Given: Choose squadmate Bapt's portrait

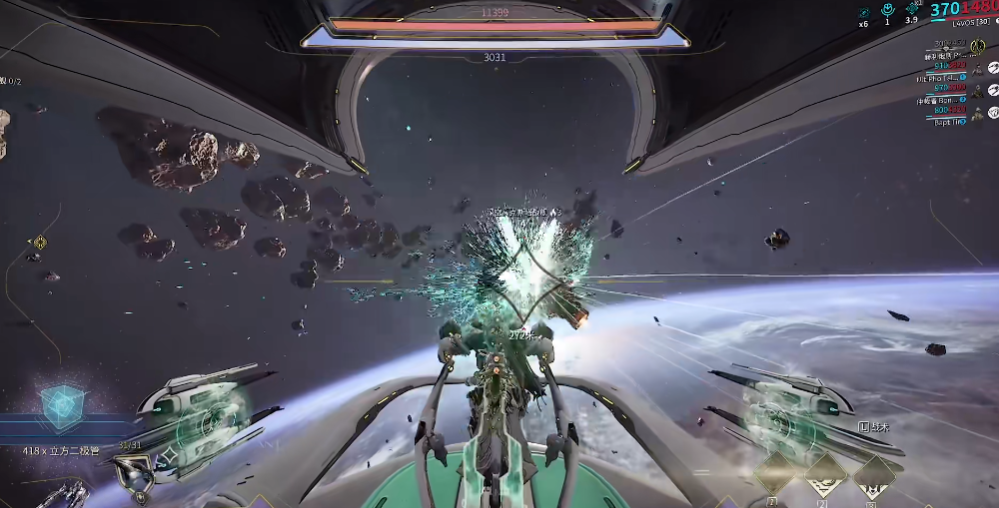Looking at the screenshot, I should click(976, 114).
